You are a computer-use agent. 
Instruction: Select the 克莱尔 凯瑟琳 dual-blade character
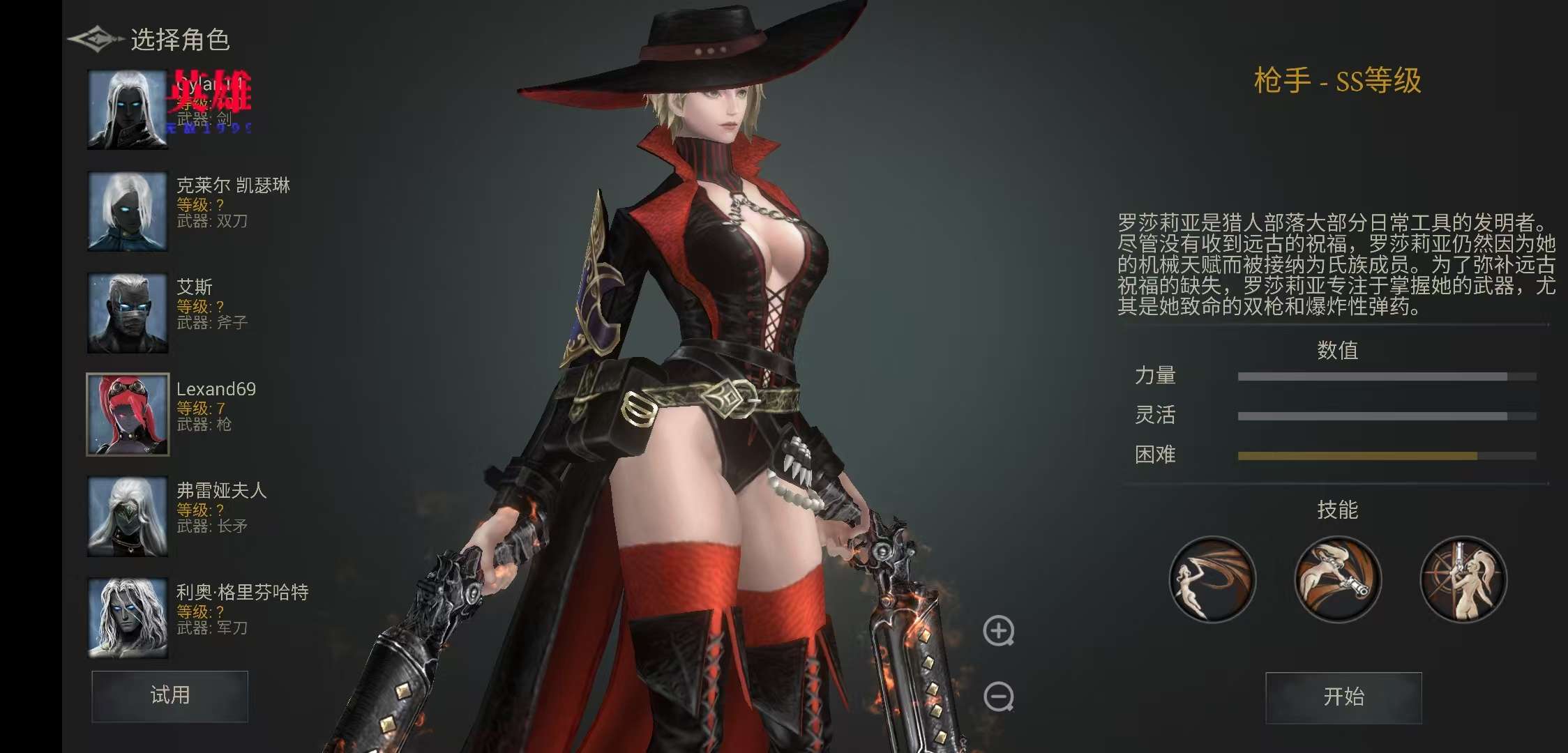click(x=128, y=211)
